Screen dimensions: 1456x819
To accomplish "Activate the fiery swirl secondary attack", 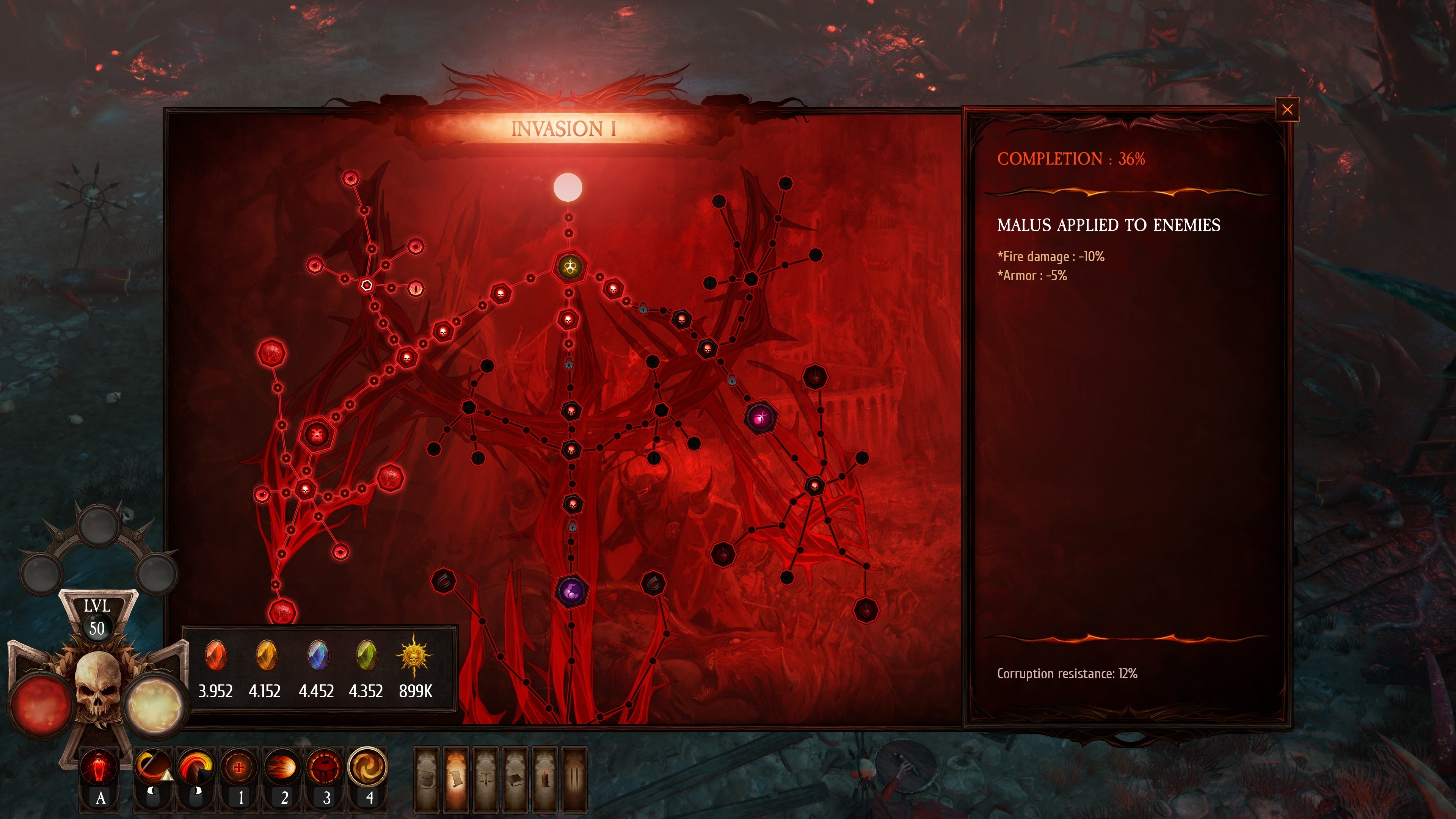I will (x=196, y=767).
